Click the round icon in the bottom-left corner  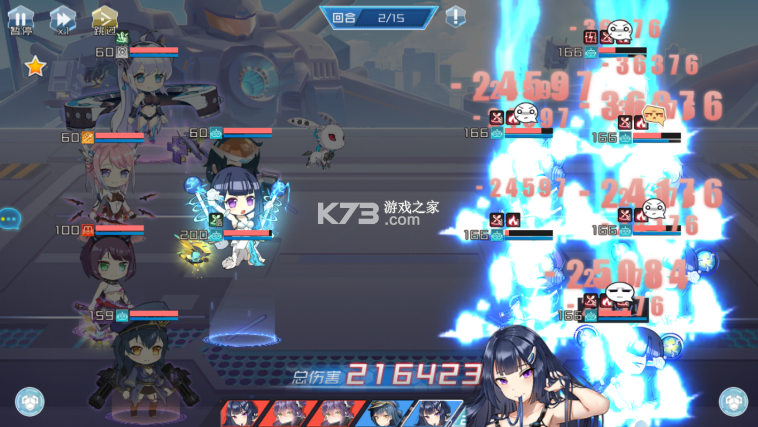pos(29,401)
